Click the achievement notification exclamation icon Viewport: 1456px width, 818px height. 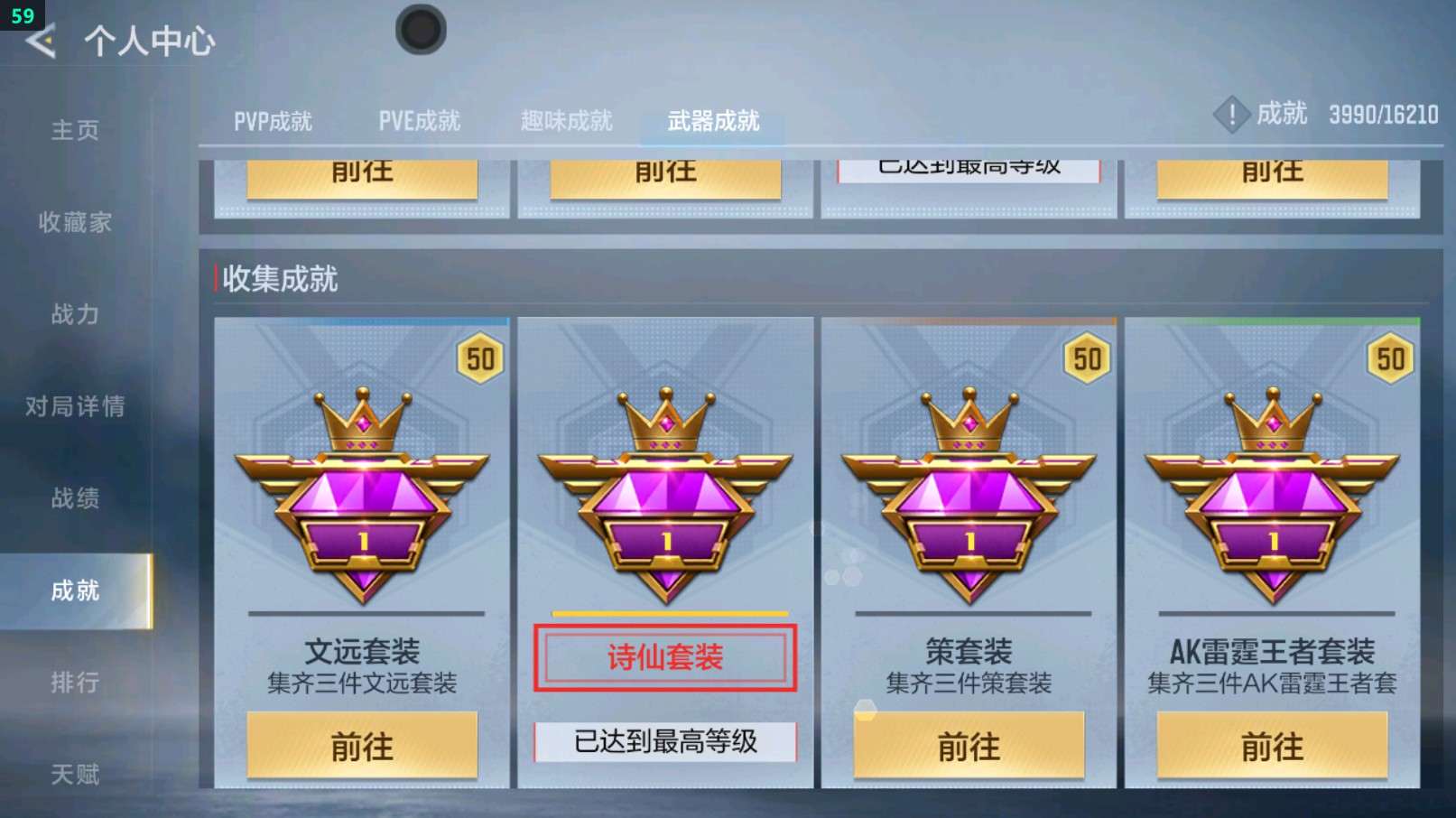pyautogui.click(x=1232, y=116)
